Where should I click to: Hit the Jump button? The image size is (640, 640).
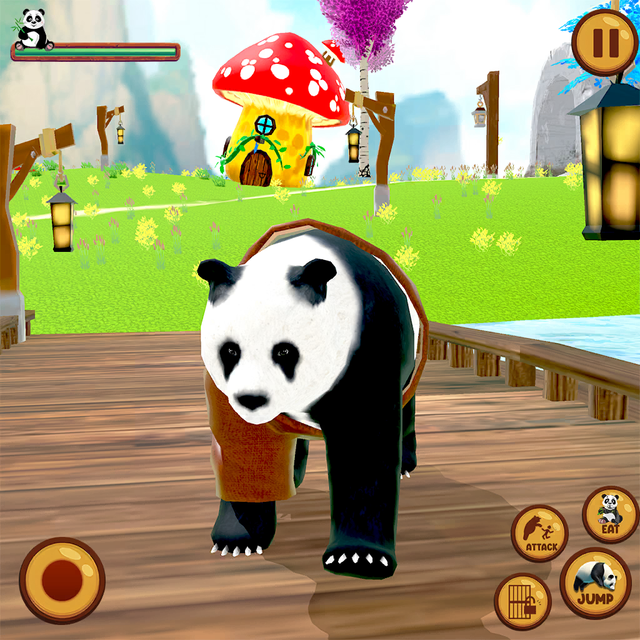point(595,583)
